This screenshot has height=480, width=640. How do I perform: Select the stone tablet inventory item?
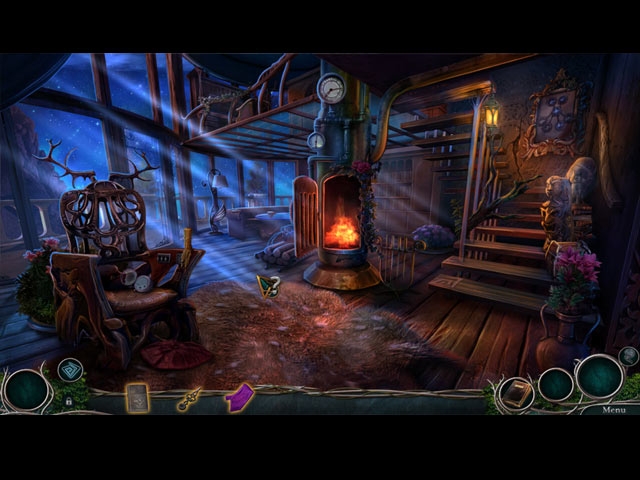[x=137, y=398]
